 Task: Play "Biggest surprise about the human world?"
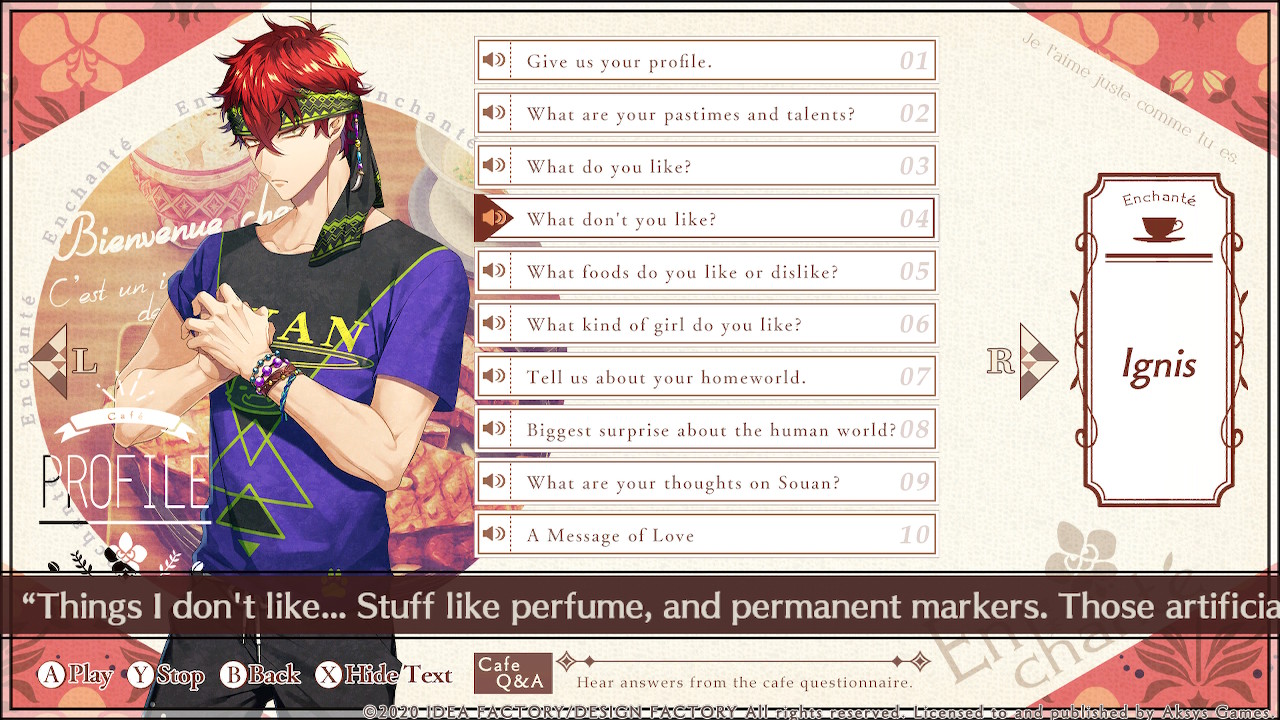pos(705,430)
